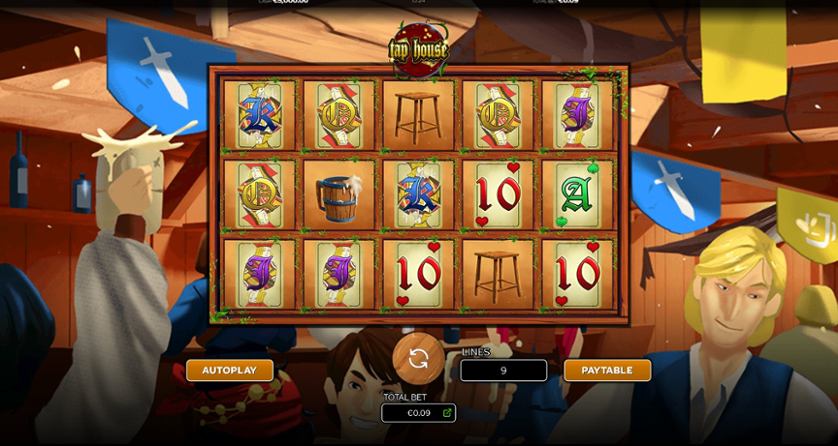Image resolution: width=838 pixels, height=446 pixels.
Task: Open the Paytable
Action: coord(607,370)
